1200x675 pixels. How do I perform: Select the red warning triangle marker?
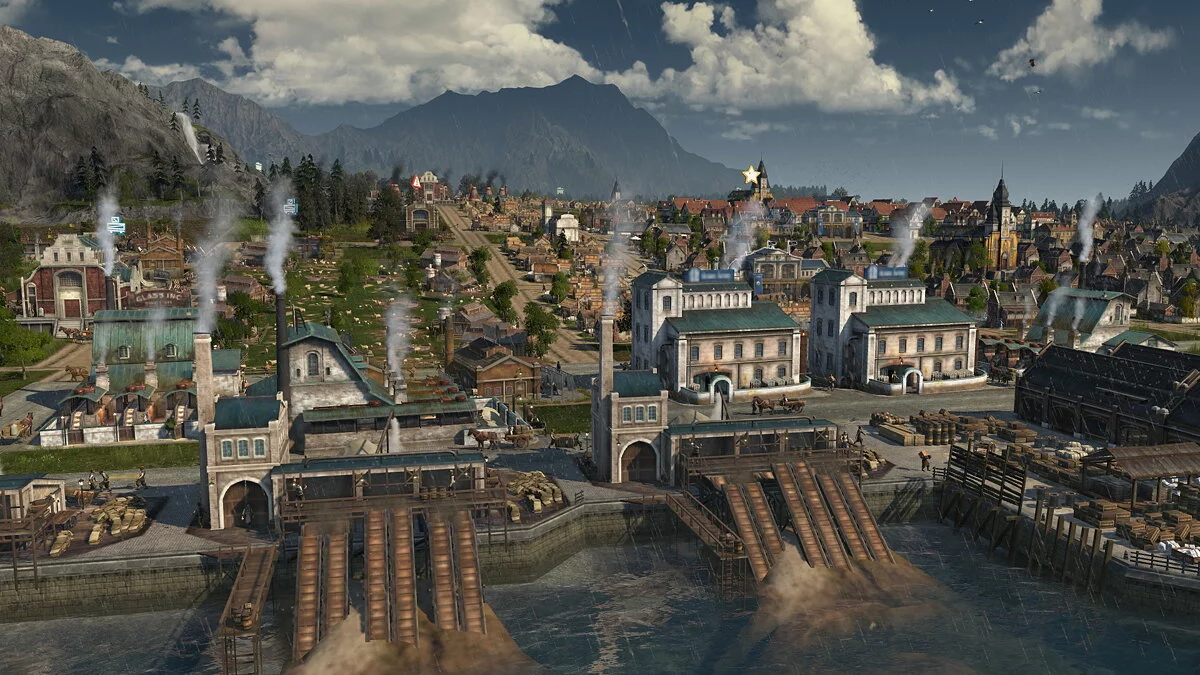pyautogui.click(x=416, y=182)
